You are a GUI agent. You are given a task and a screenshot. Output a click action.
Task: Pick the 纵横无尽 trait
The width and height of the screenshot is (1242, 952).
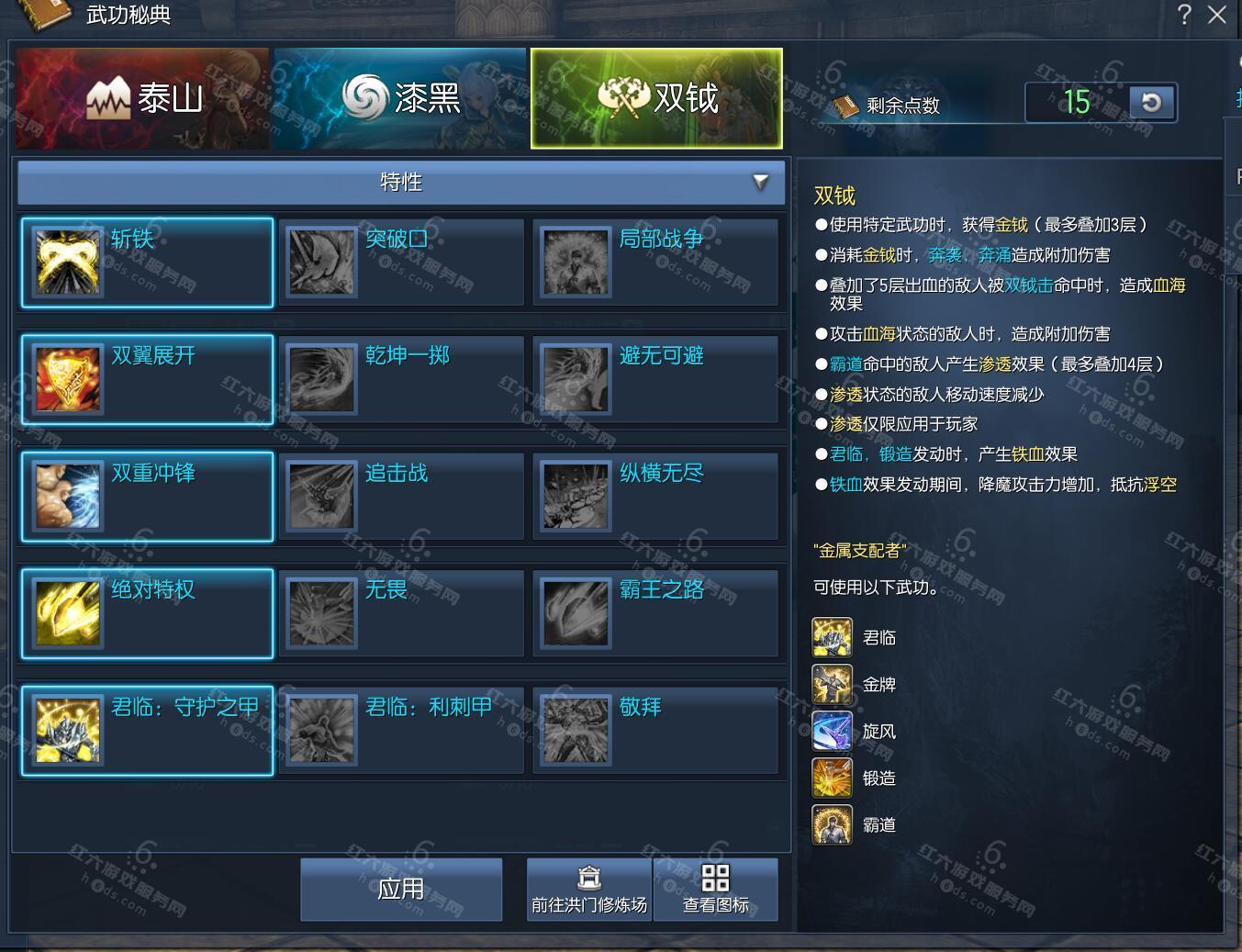tap(655, 497)
